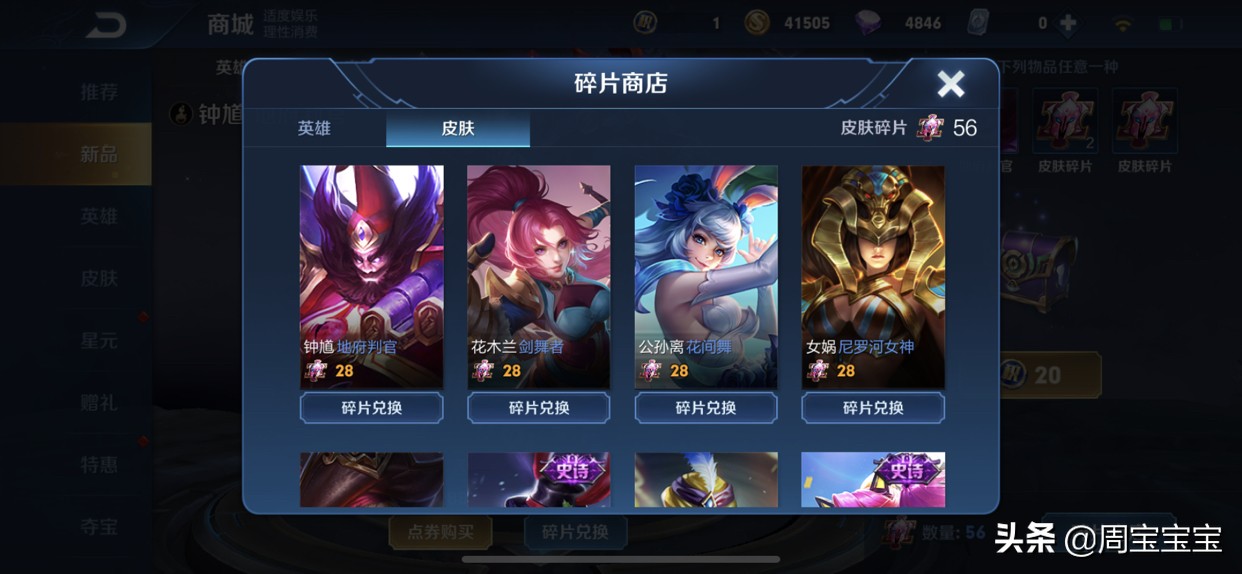
Task: Switch to the 英雄 tab
Action: pos(314,129)
